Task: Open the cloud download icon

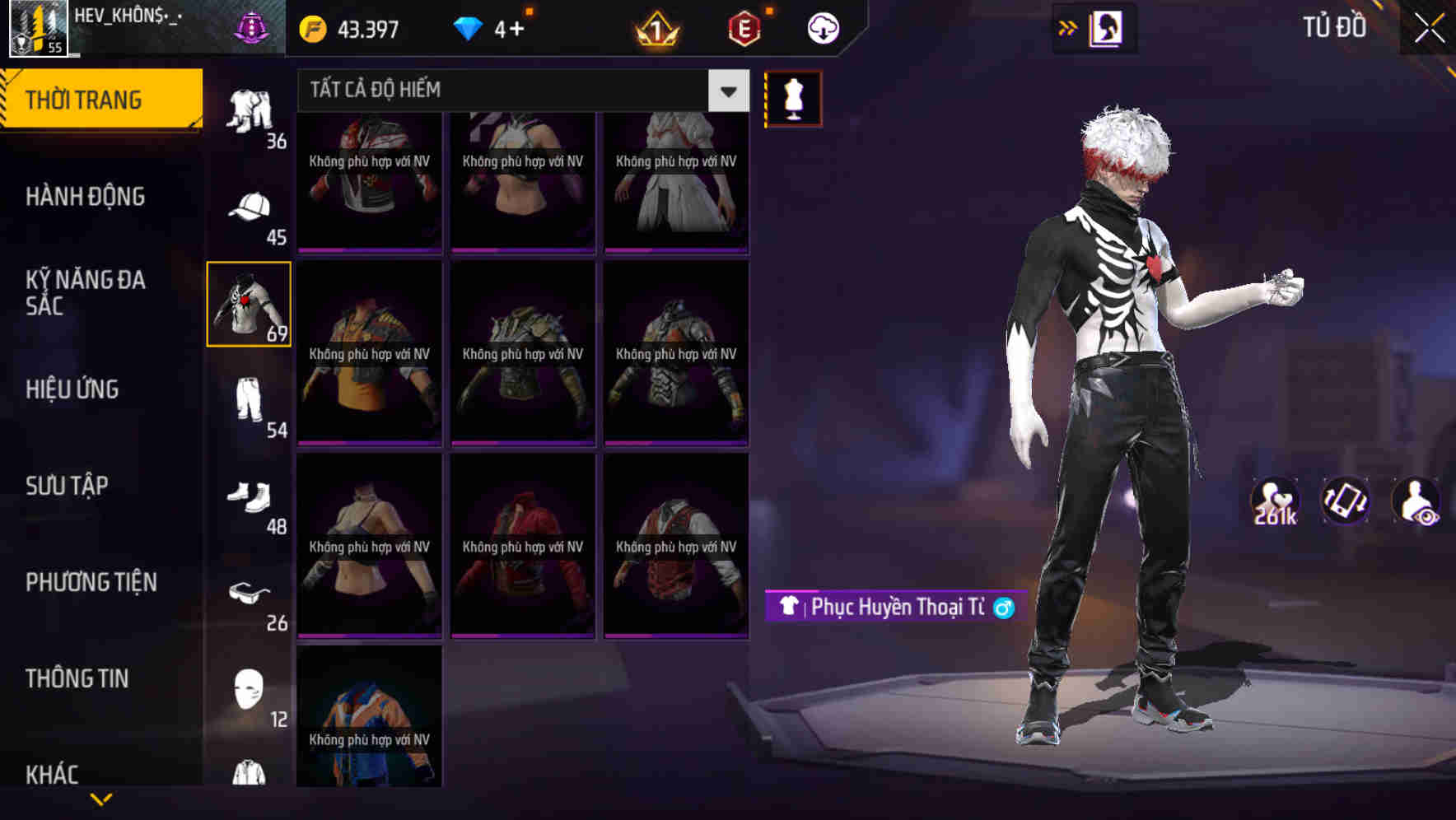Action: [821, 27]
